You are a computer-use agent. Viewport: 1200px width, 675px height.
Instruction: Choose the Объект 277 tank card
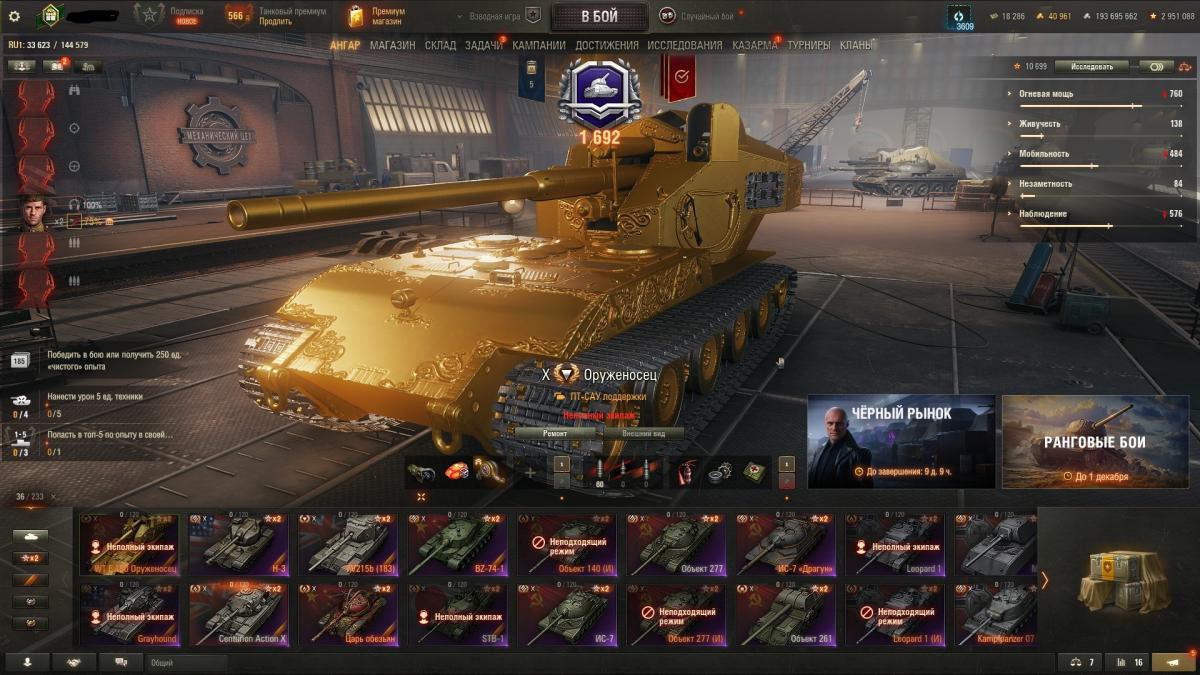(x=675, y=545)
